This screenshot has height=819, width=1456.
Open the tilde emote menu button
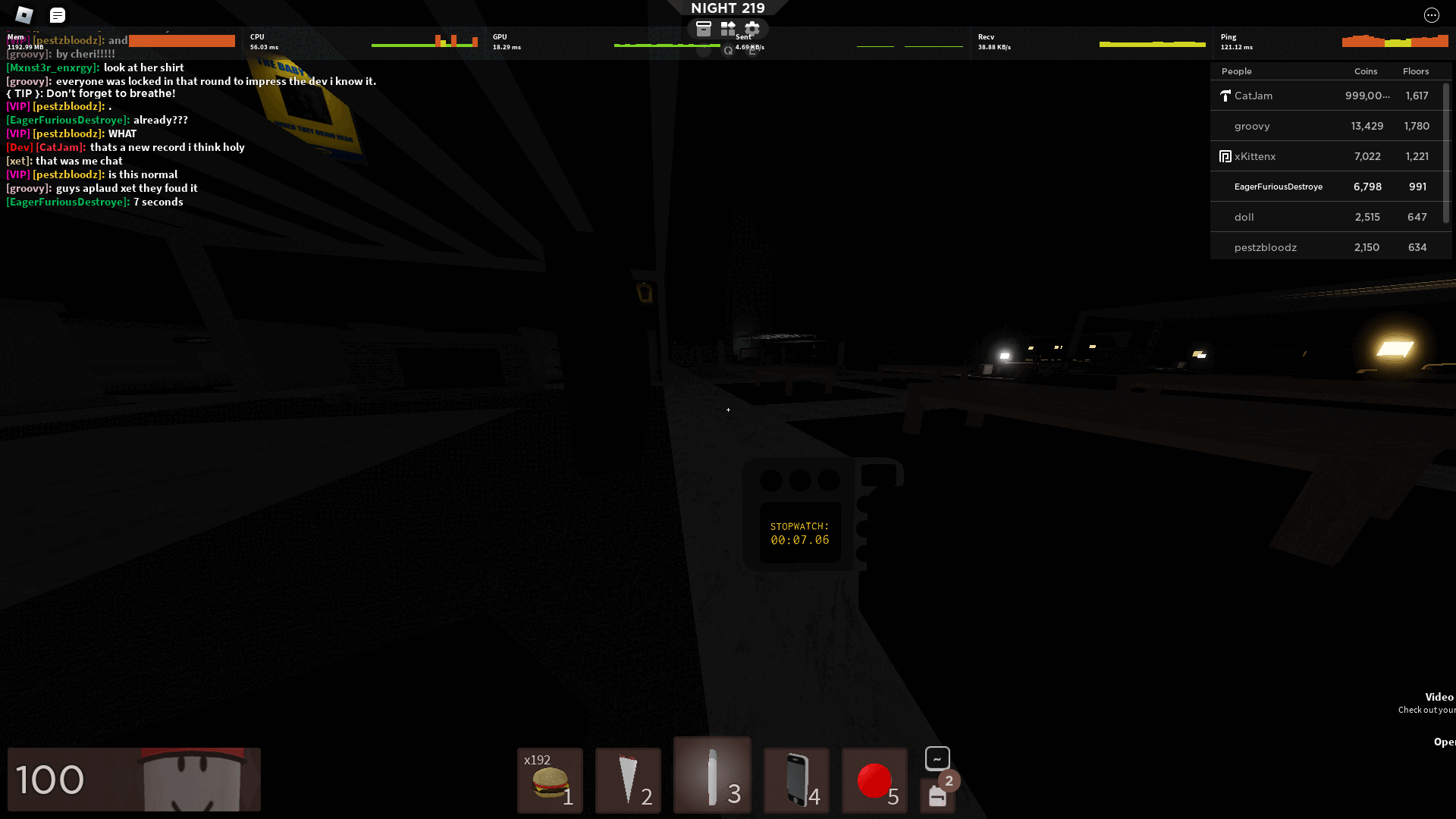[937, 758]
